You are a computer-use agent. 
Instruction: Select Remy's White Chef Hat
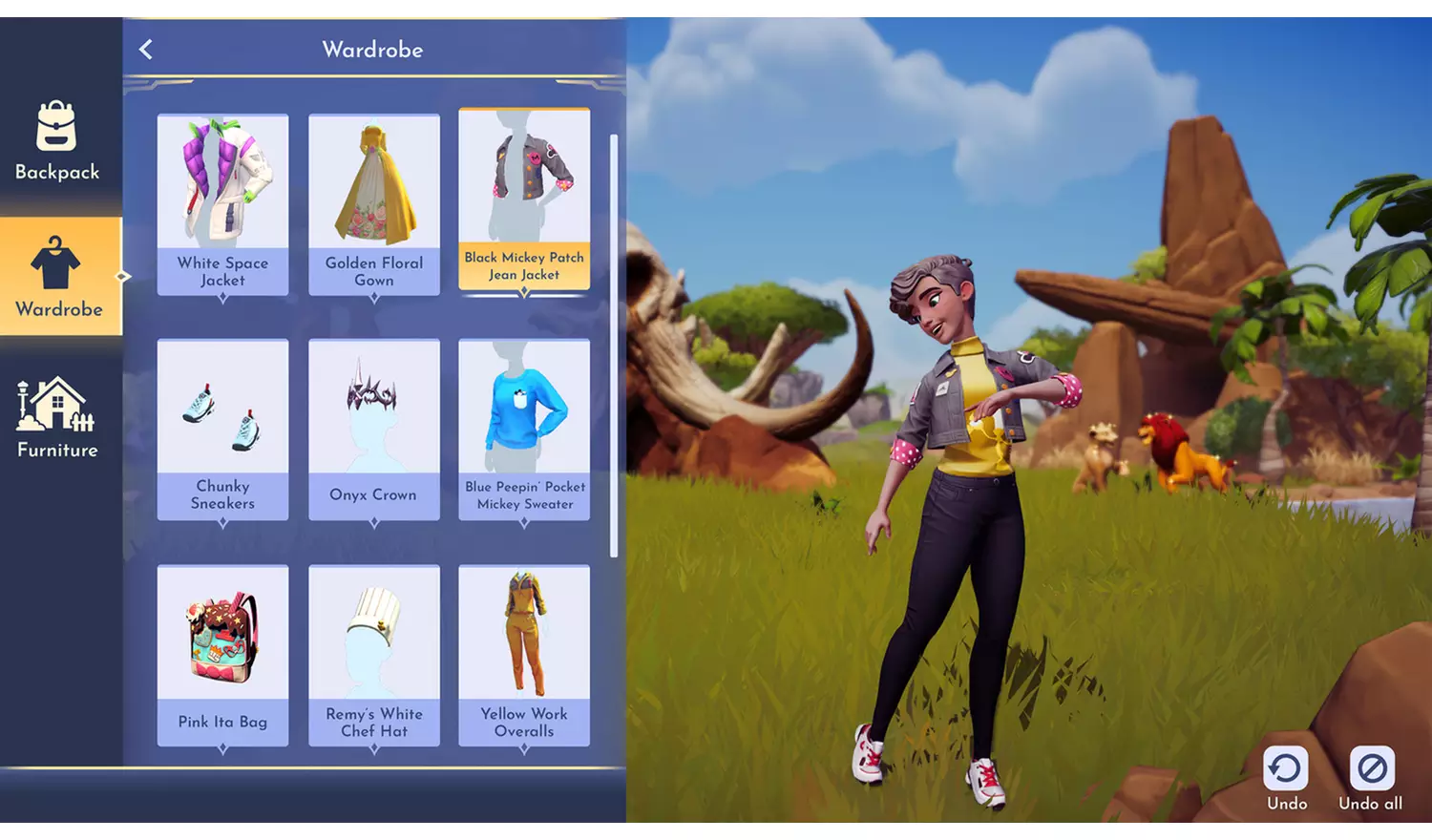374,655
